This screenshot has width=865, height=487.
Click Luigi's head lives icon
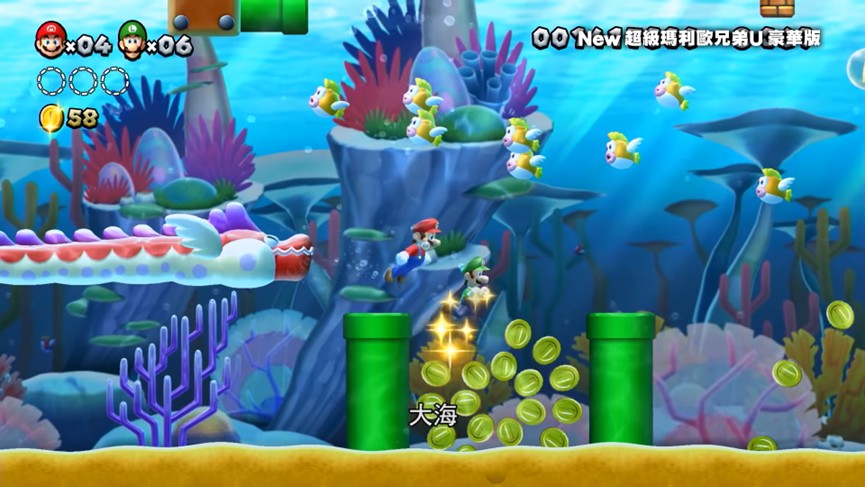[131, 40]
